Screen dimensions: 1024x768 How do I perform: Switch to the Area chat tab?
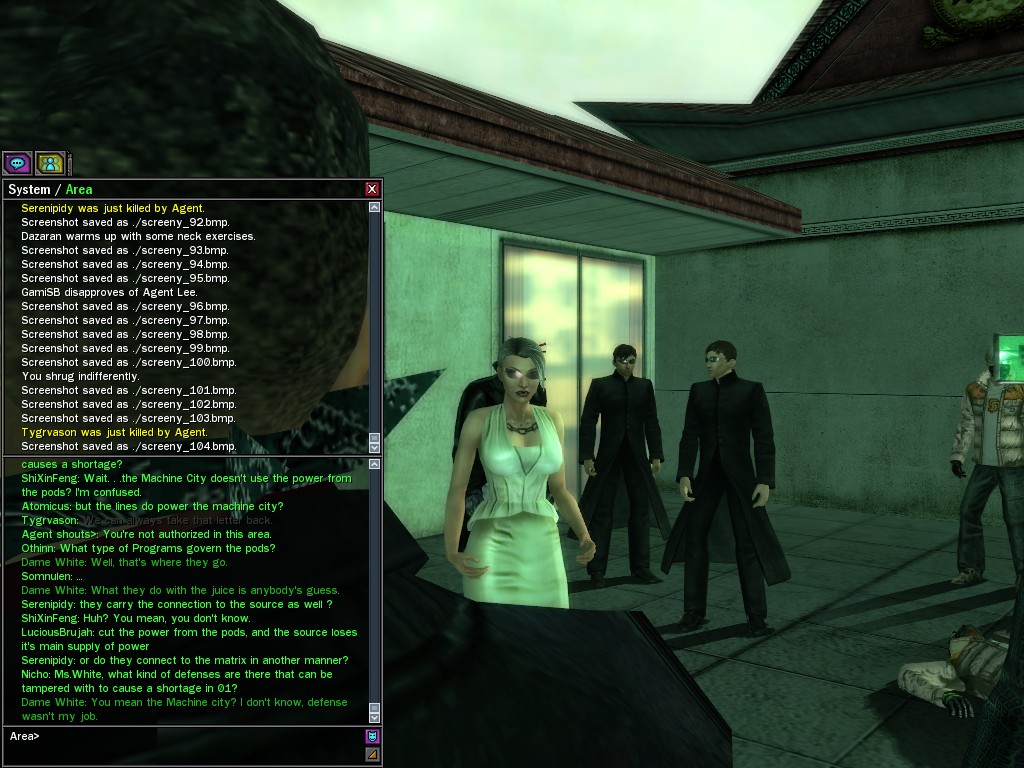coord(79,189)
